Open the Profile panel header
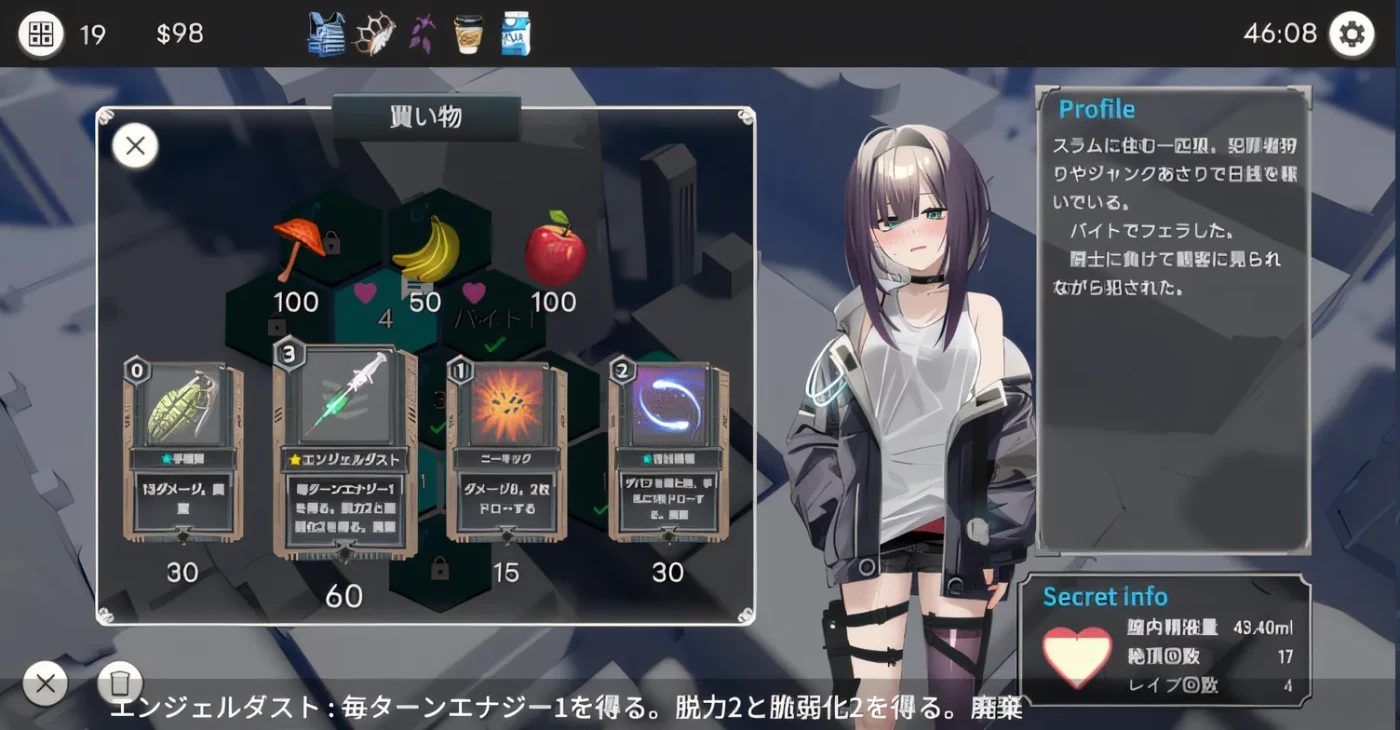This screenshot has width=1400, height=730. coord(1097,109)
